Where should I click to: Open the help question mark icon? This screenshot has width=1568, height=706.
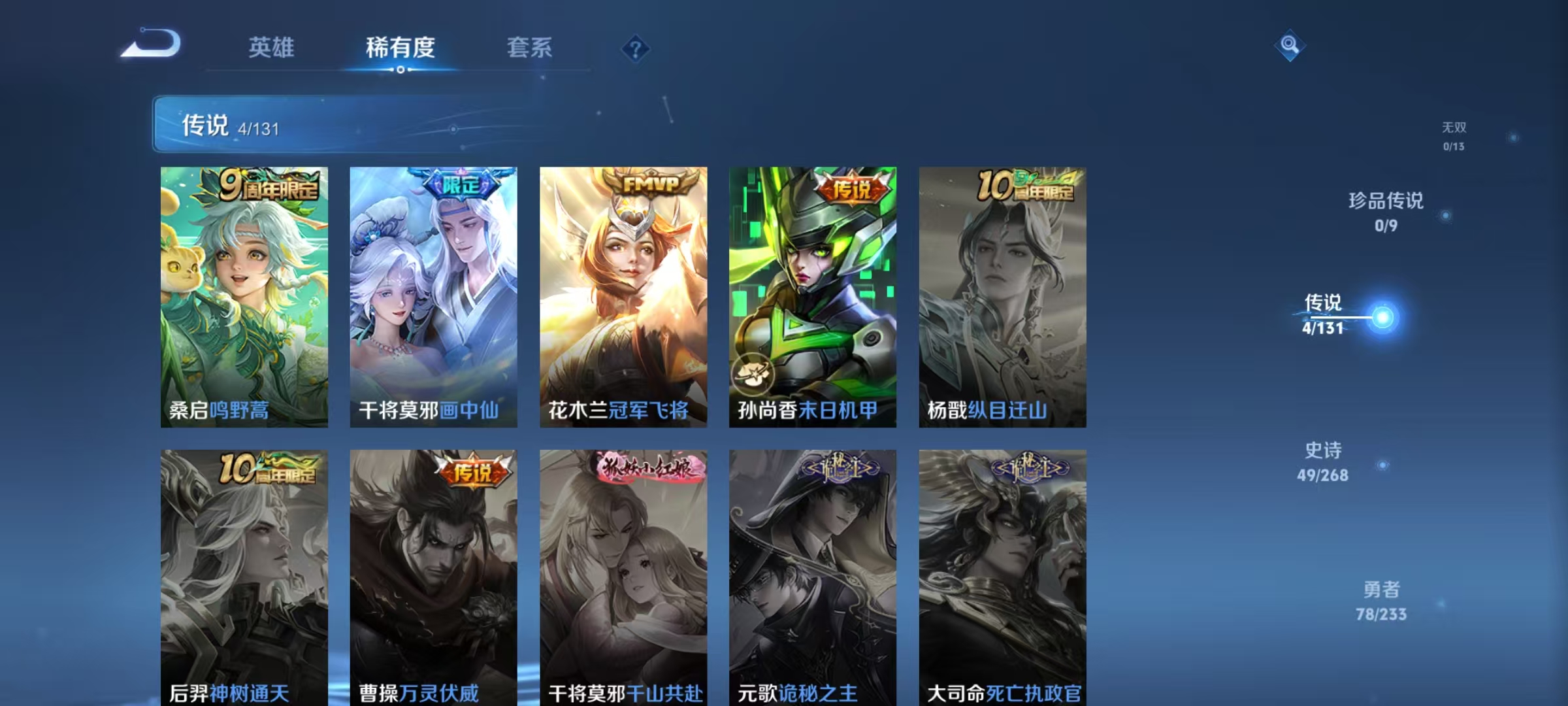pyautogui.click(x=636, y=49)
